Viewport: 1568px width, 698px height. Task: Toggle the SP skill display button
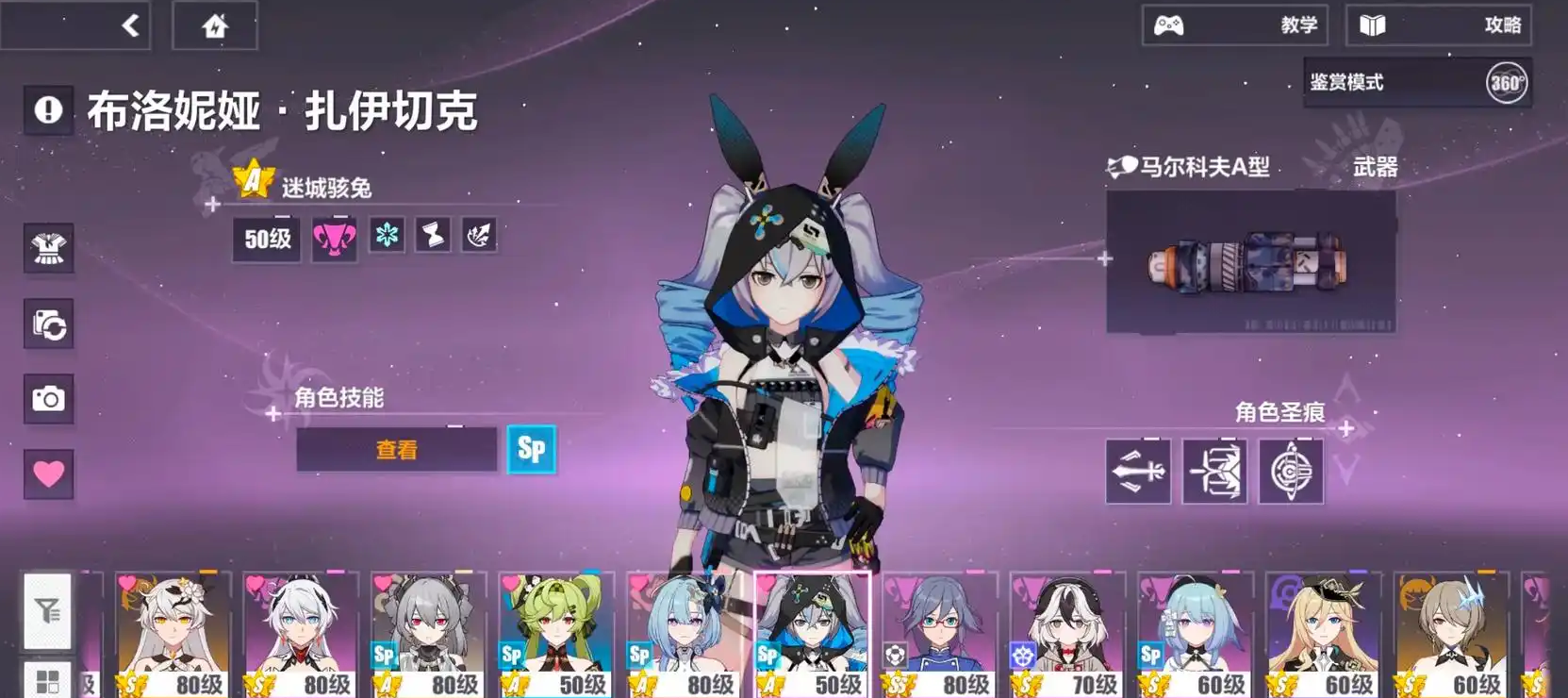[x=530, y=450]
